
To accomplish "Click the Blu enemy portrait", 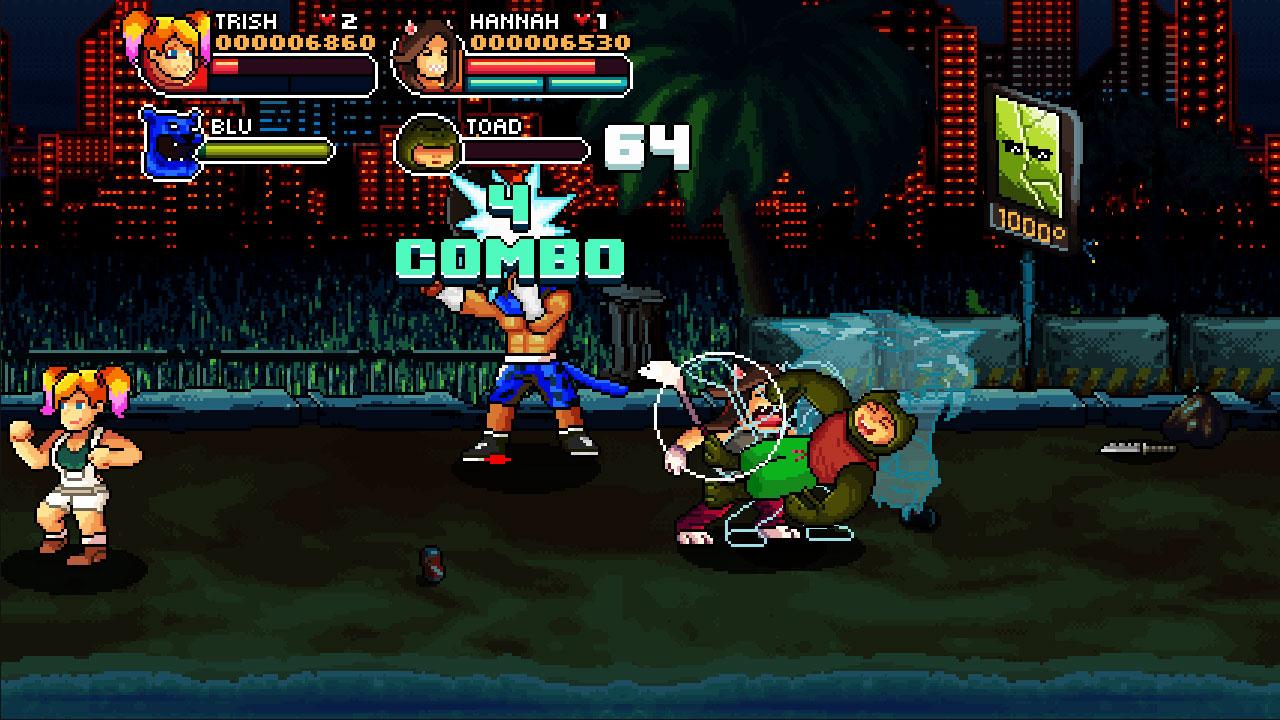I will 170,143.
